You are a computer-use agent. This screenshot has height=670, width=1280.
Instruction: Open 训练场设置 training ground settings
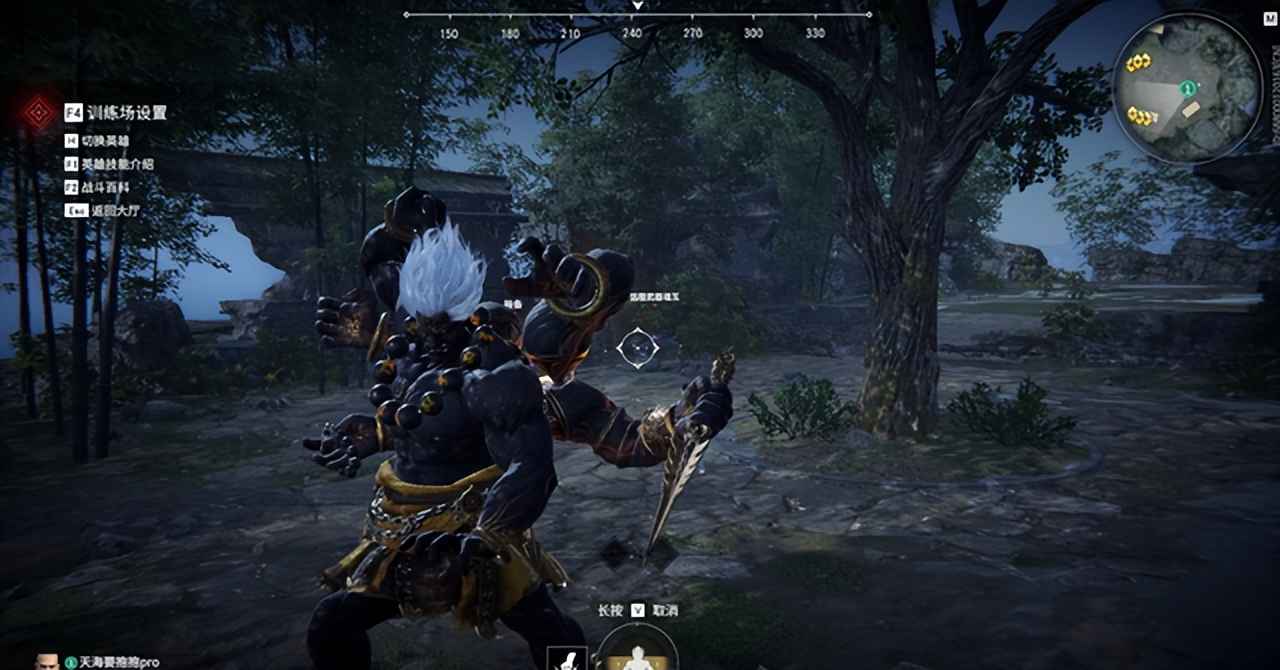click(125, 113)
